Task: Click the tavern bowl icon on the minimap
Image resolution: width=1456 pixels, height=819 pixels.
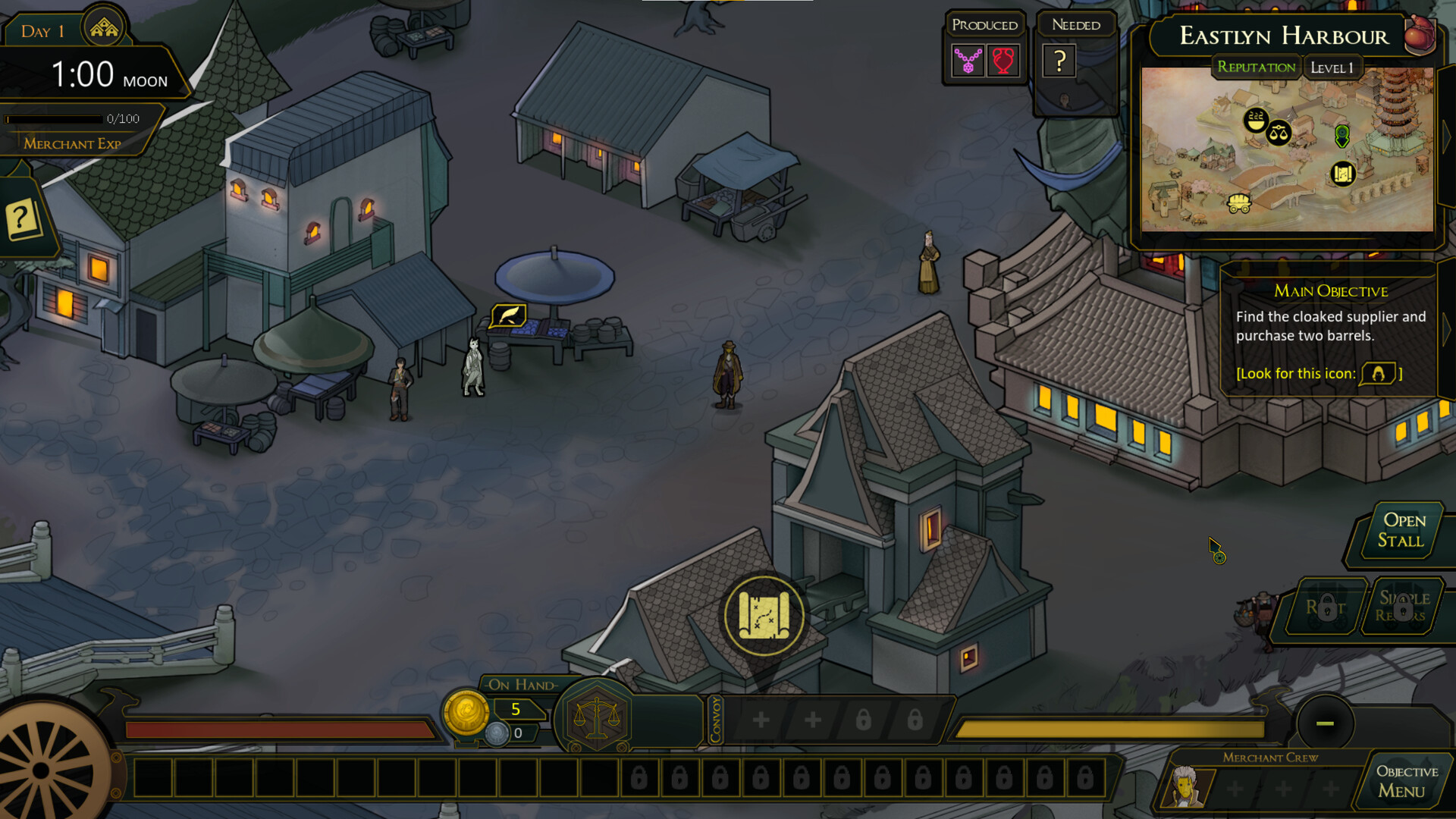Action: (1256, 121)
